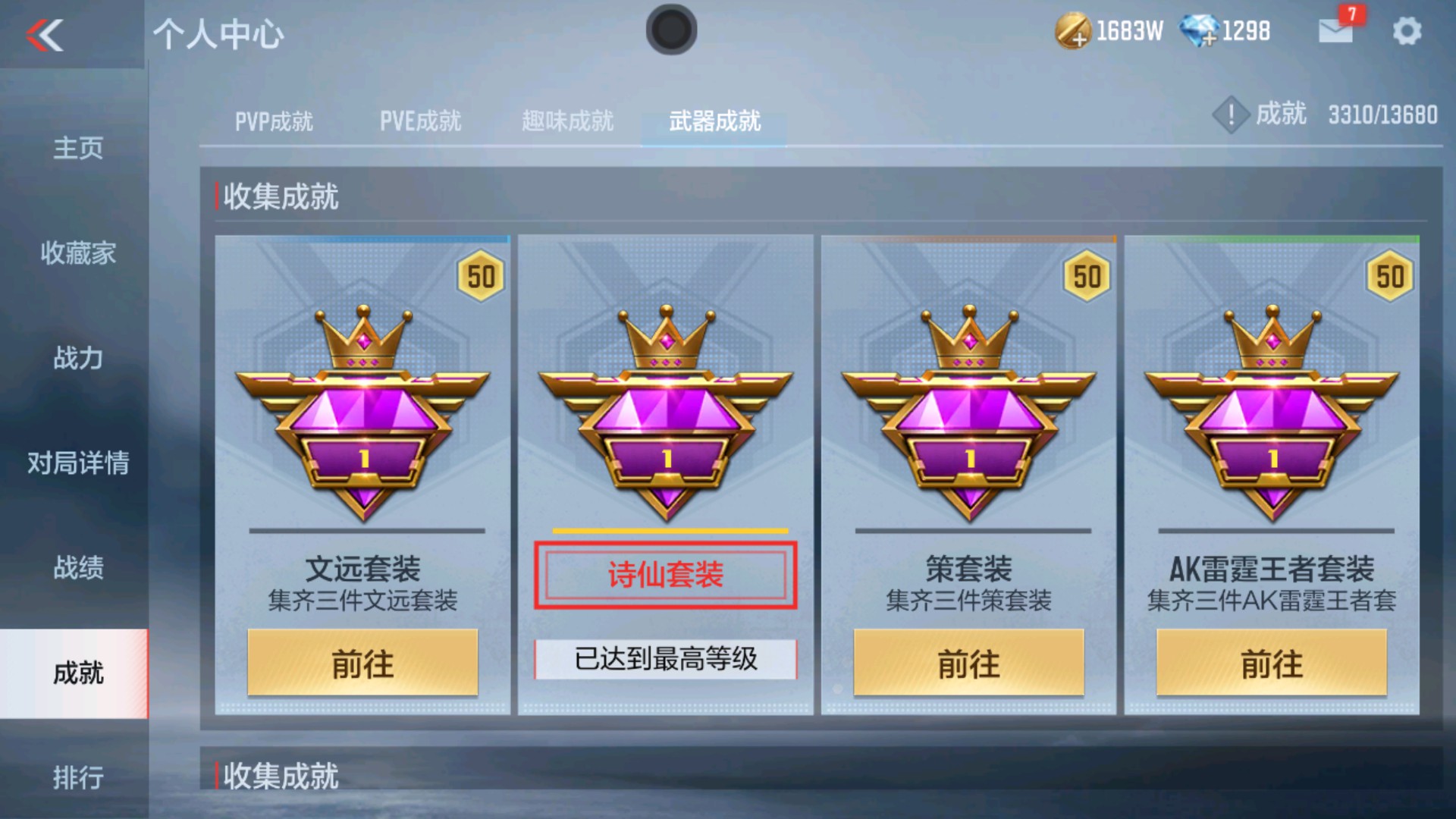Open the 趣味成就 tab
The height and width of the screenshot is (819, 1456).
point(568,121)
